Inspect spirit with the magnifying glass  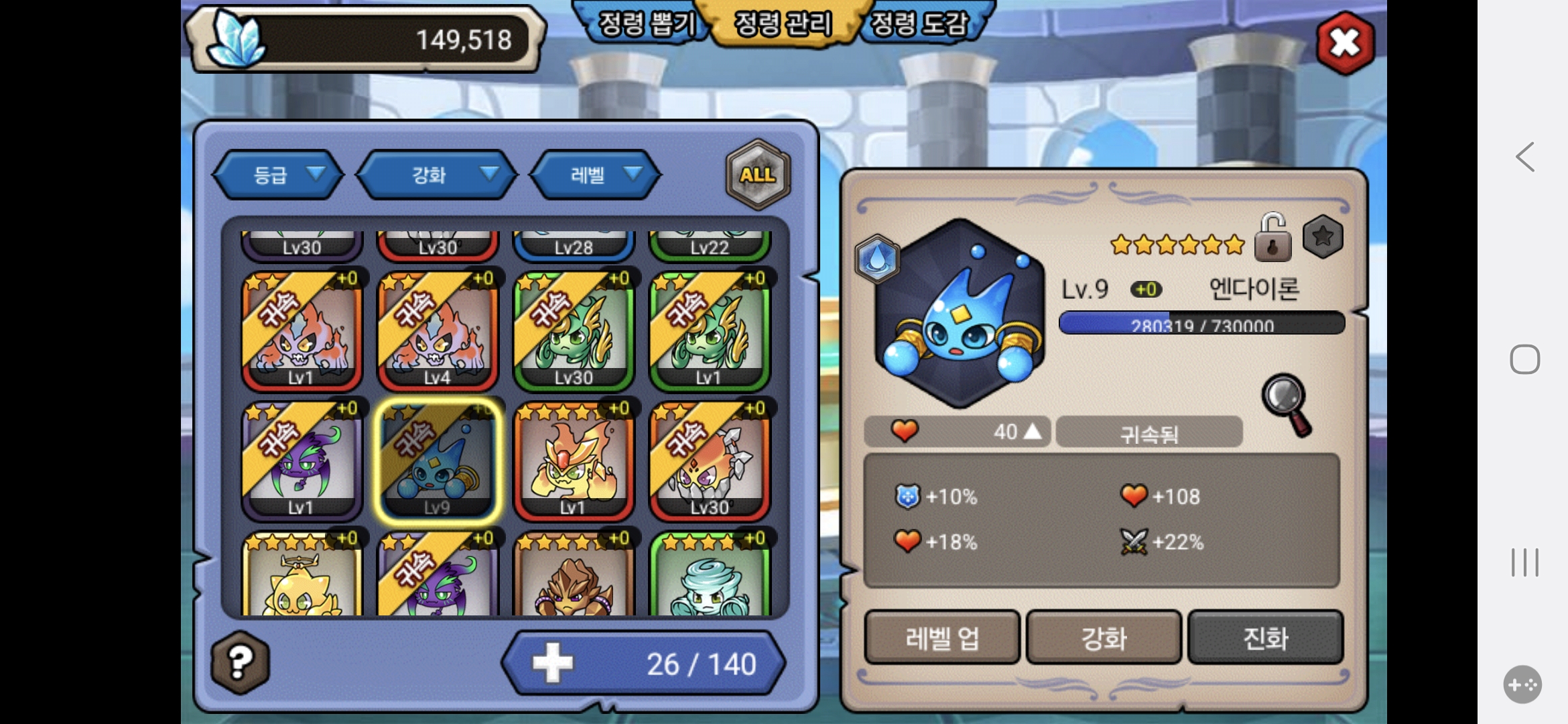(1287, 404)
